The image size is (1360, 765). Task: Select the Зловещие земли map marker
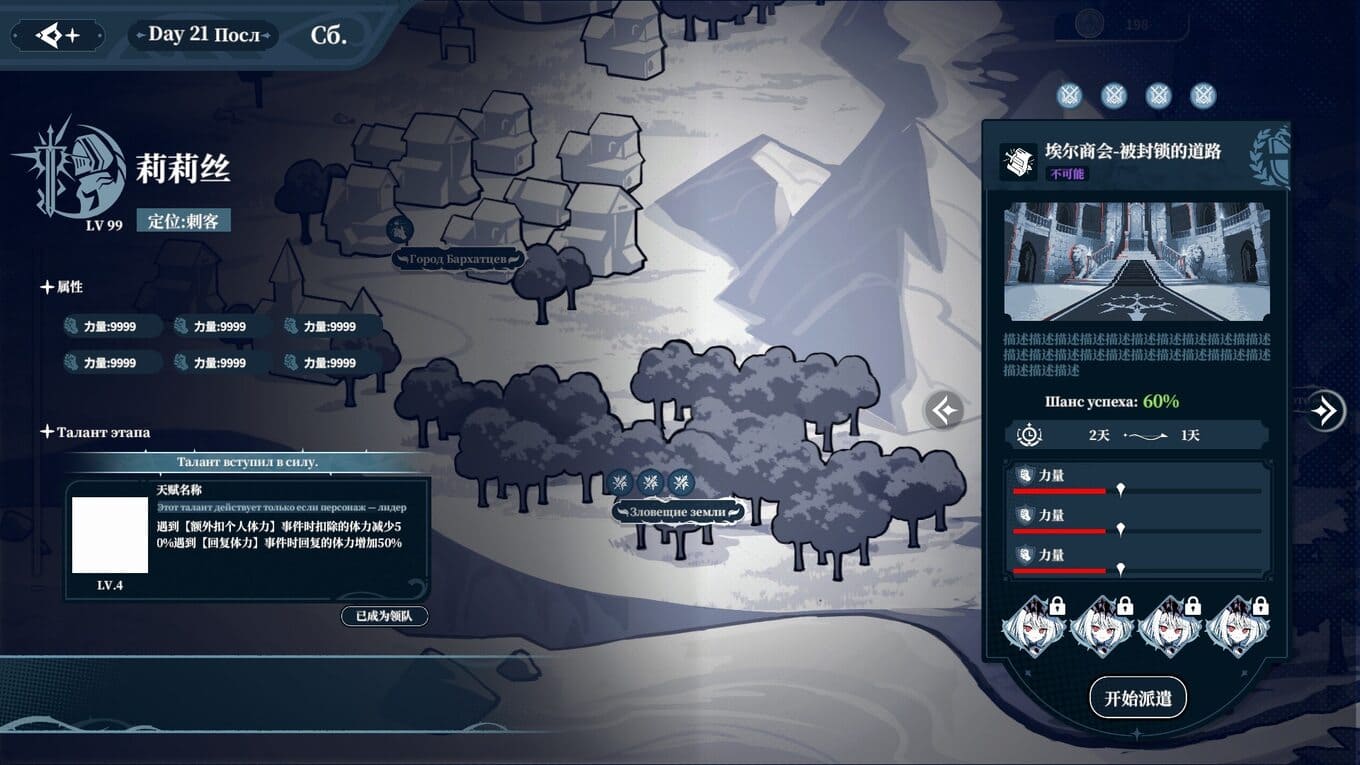pos(679,512)
